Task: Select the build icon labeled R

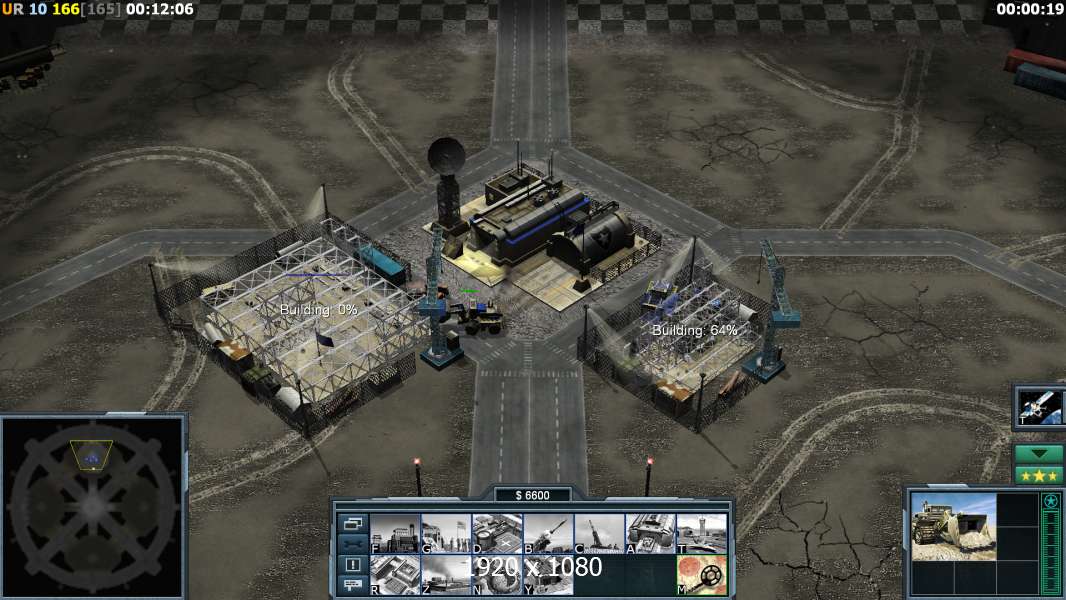Action: (x=395, y=575)
